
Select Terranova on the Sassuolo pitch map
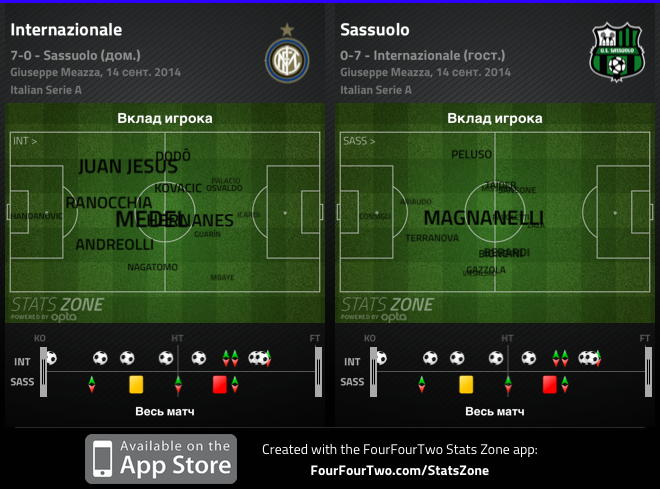tap(432, 238)
